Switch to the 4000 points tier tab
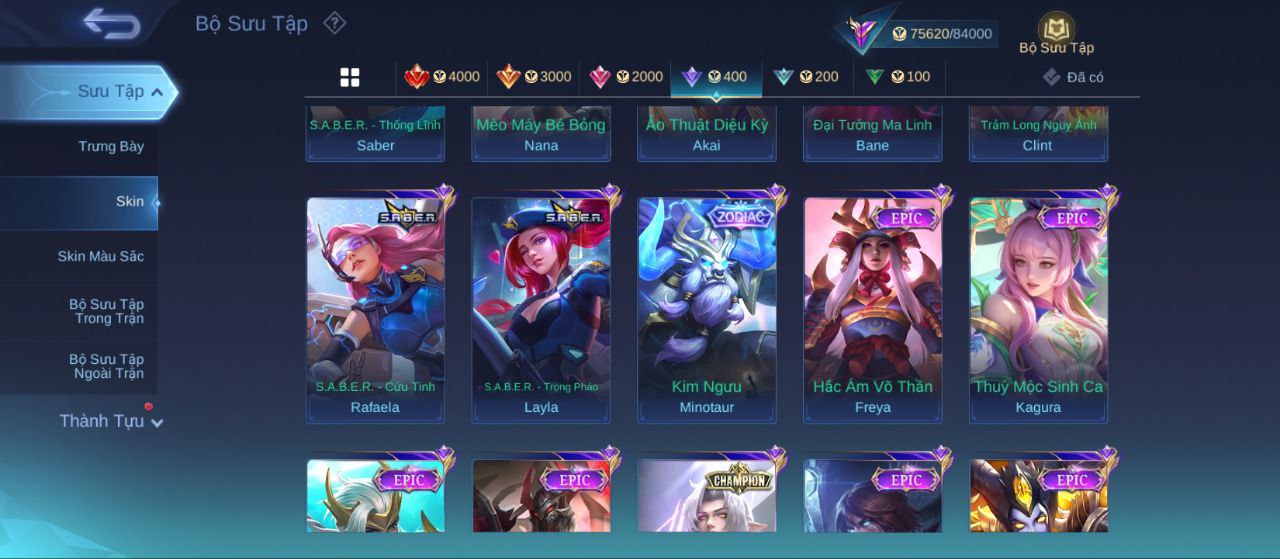 coord(442,77)
